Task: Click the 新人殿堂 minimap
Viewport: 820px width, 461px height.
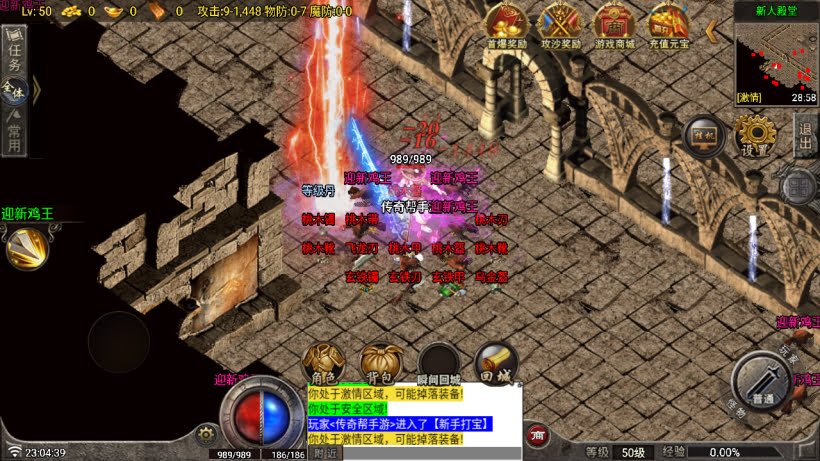Action: point(775,62)
